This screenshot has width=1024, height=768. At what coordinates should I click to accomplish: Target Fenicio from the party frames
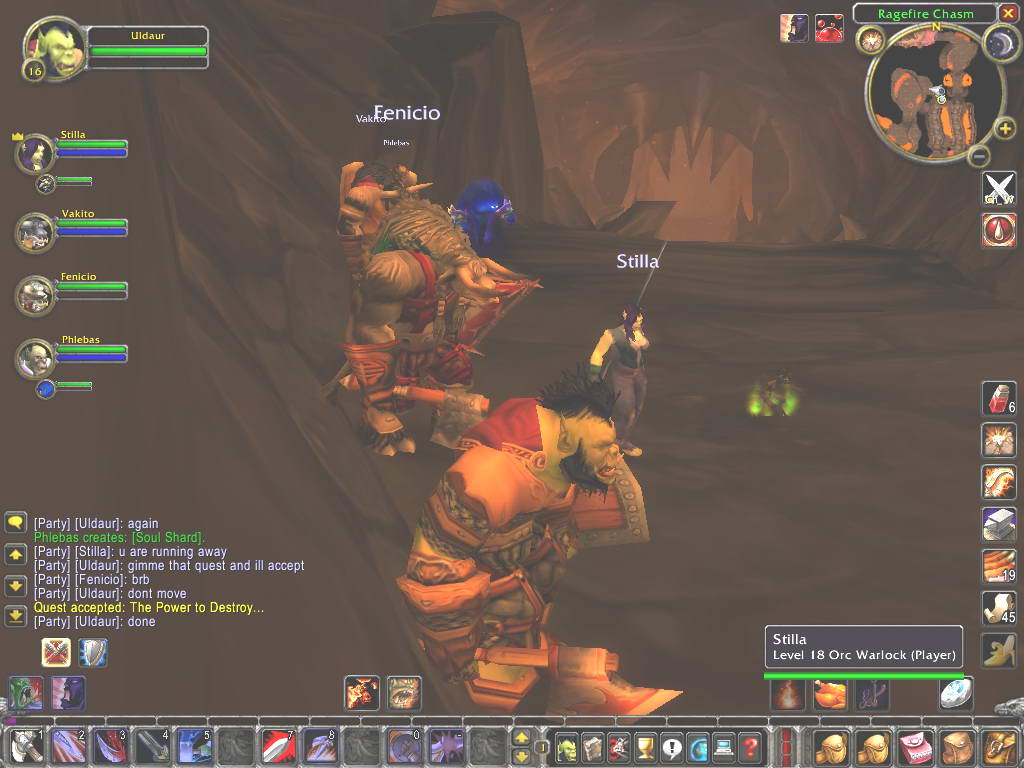(x=34, y=295)
